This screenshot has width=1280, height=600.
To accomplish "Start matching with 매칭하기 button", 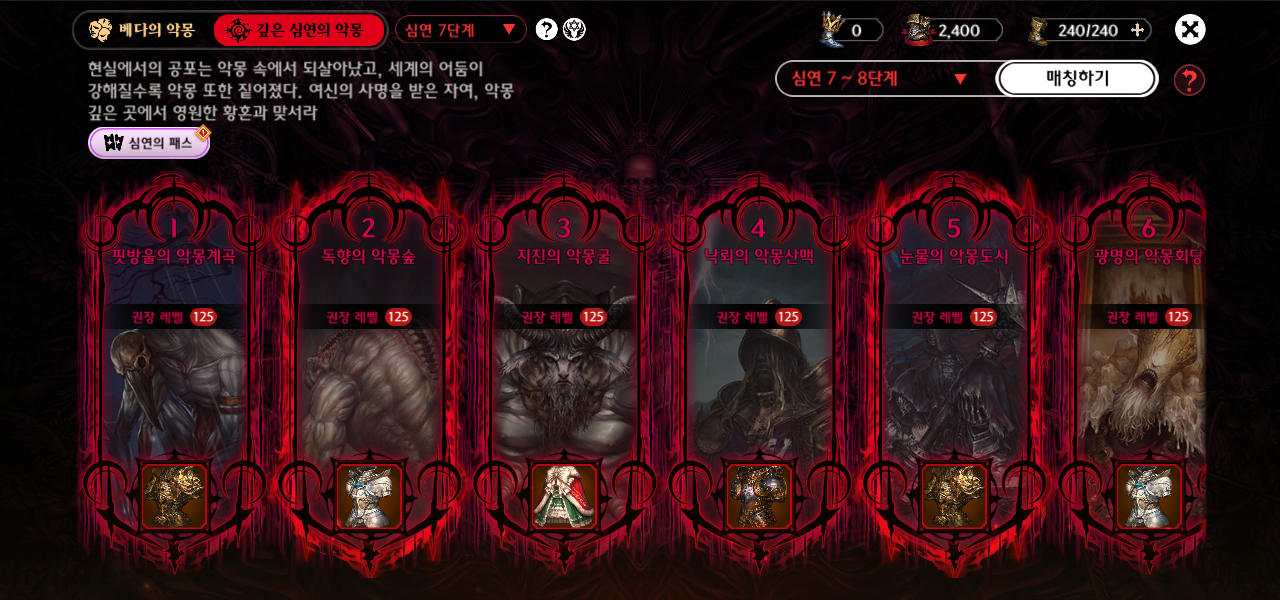I will [x=1077, y=79].
